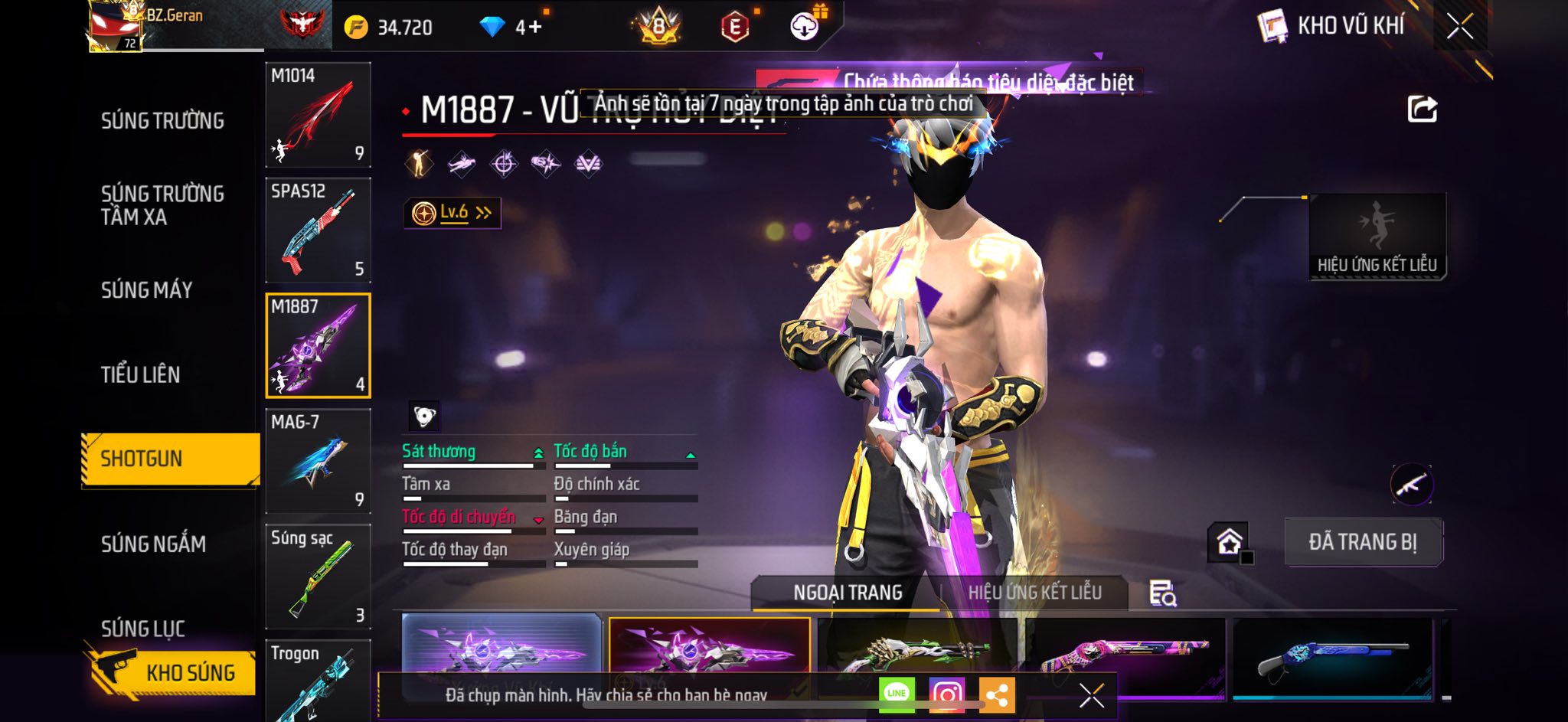Tap the share arrow icon

tap(1422, 109)
